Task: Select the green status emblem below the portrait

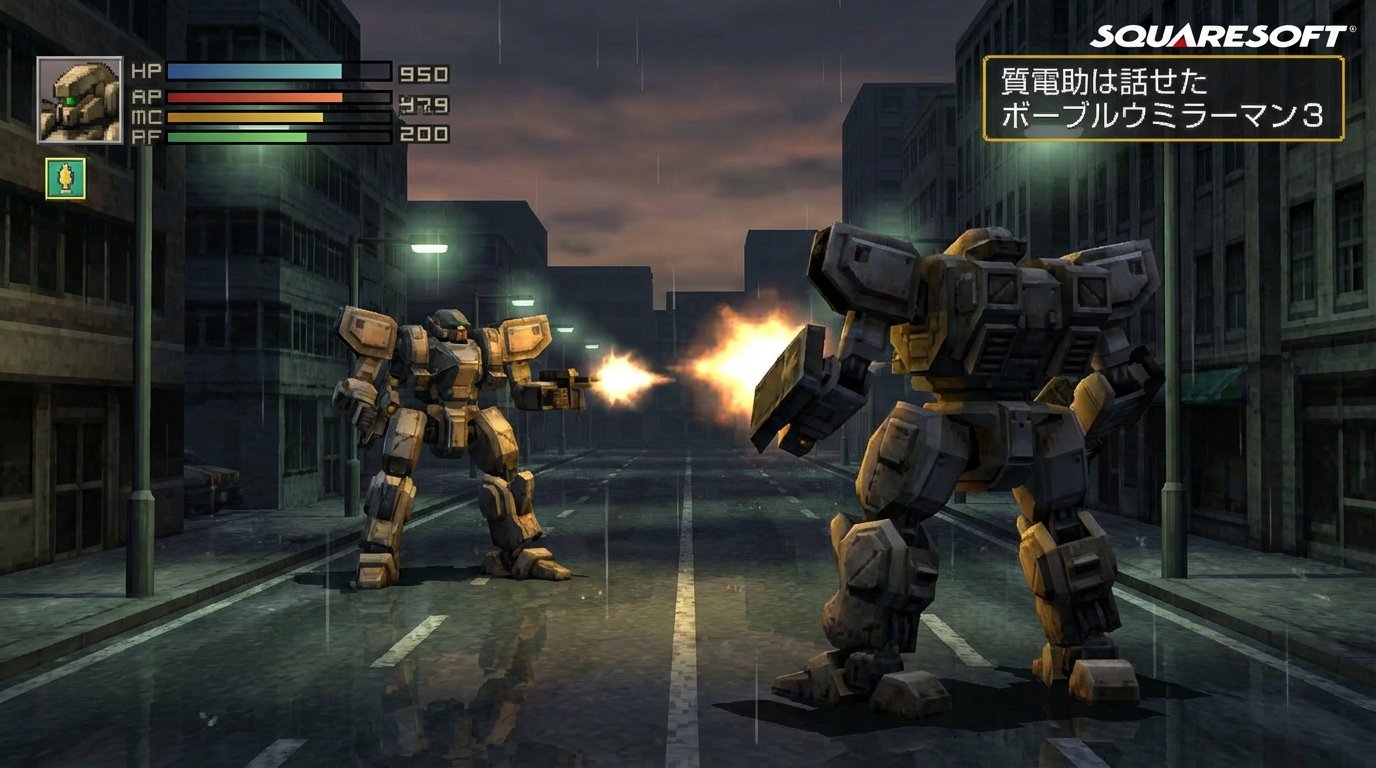Action: click(64, 176)
